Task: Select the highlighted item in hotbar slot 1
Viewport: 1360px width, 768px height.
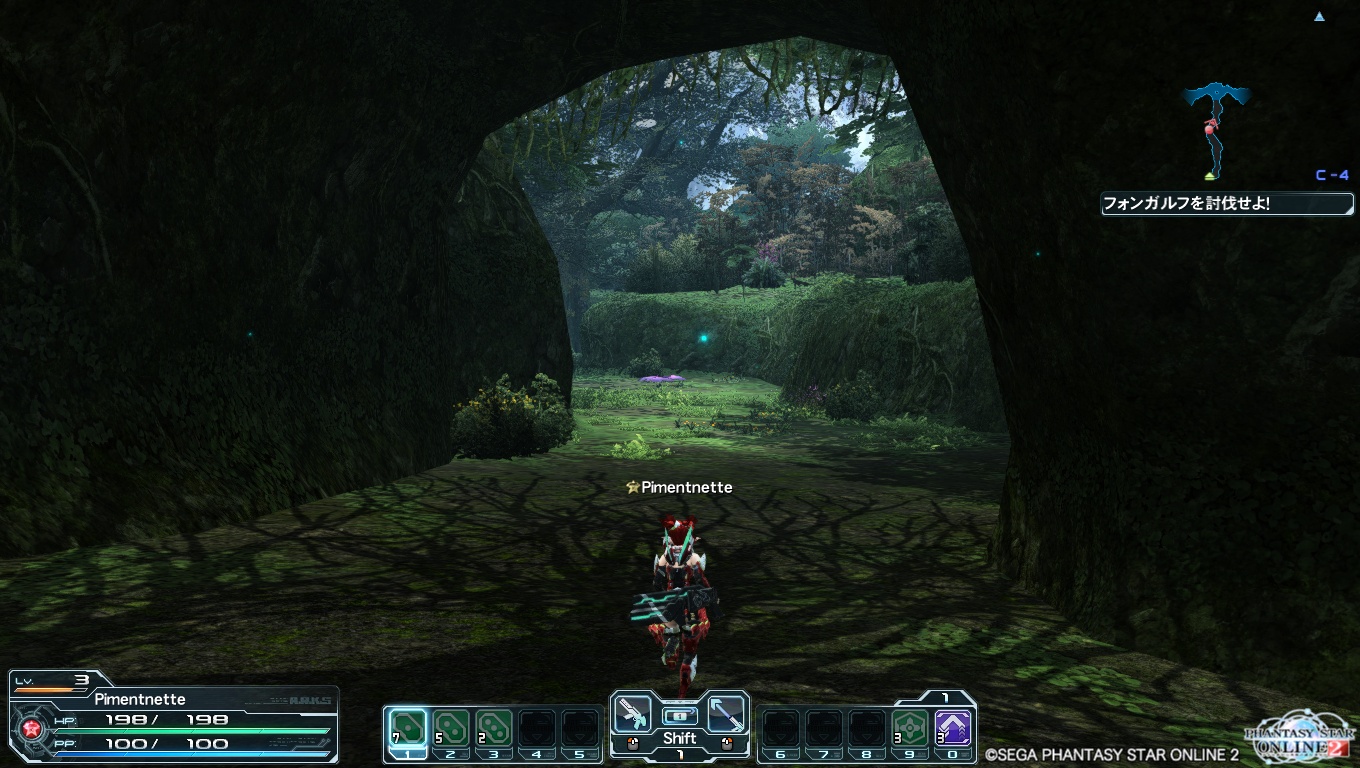Action: pos(407,727)
